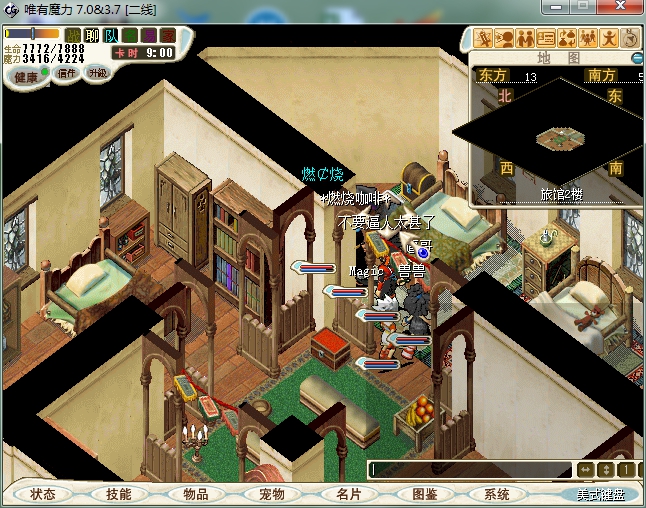
Task: Open the 系统 system menu
Action: (x=496, y=494)
